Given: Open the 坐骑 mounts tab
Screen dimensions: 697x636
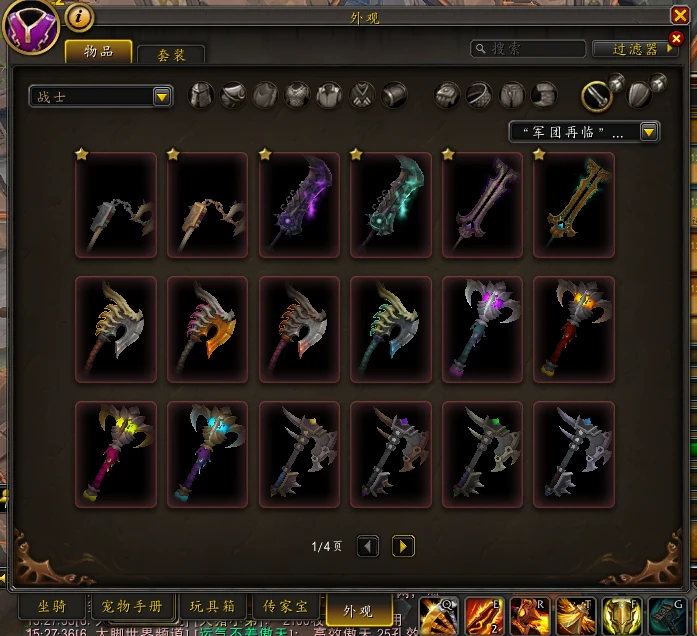Looking at the screenshot, I should point(54,606).
